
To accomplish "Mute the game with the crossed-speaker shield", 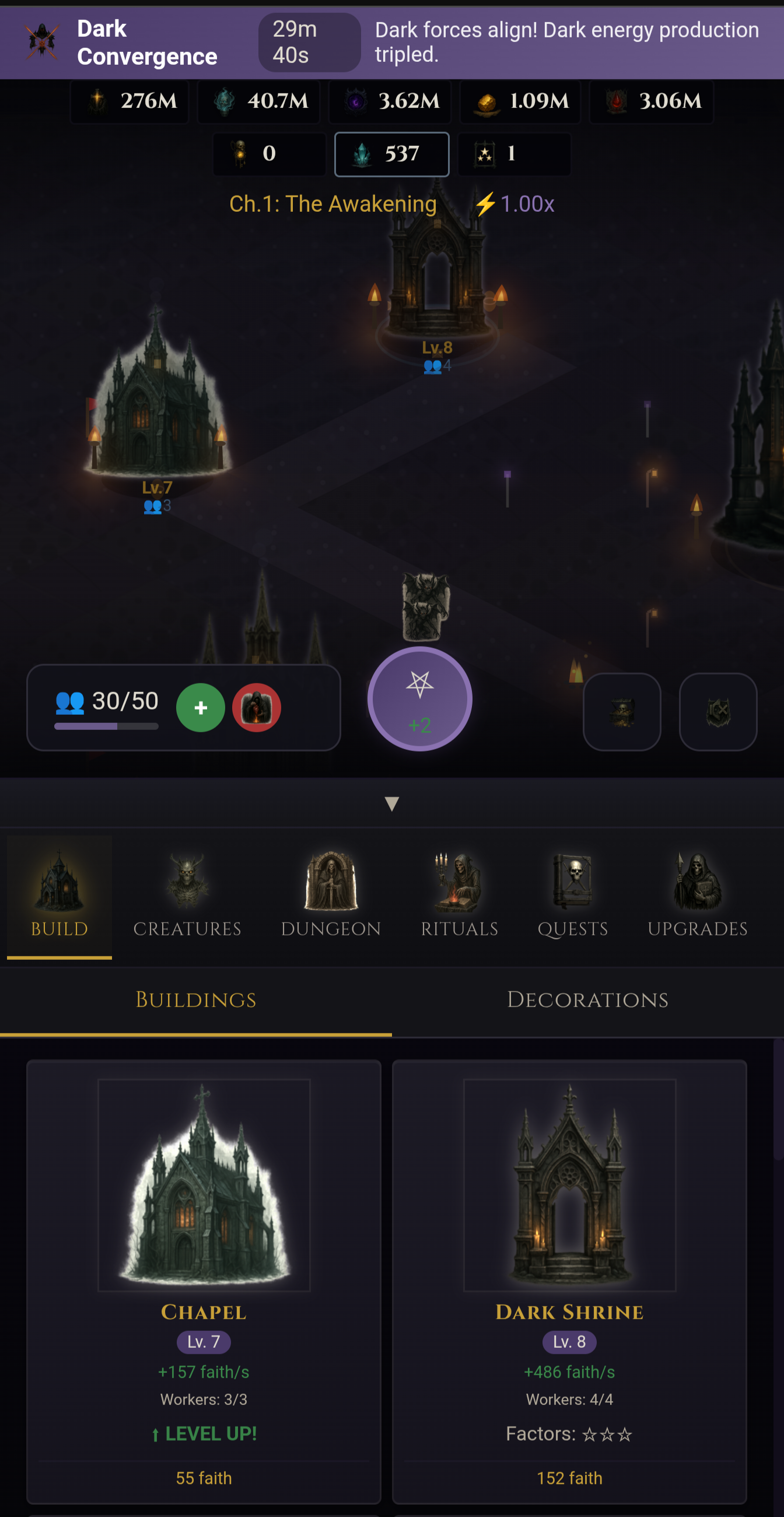I will 717,711.
